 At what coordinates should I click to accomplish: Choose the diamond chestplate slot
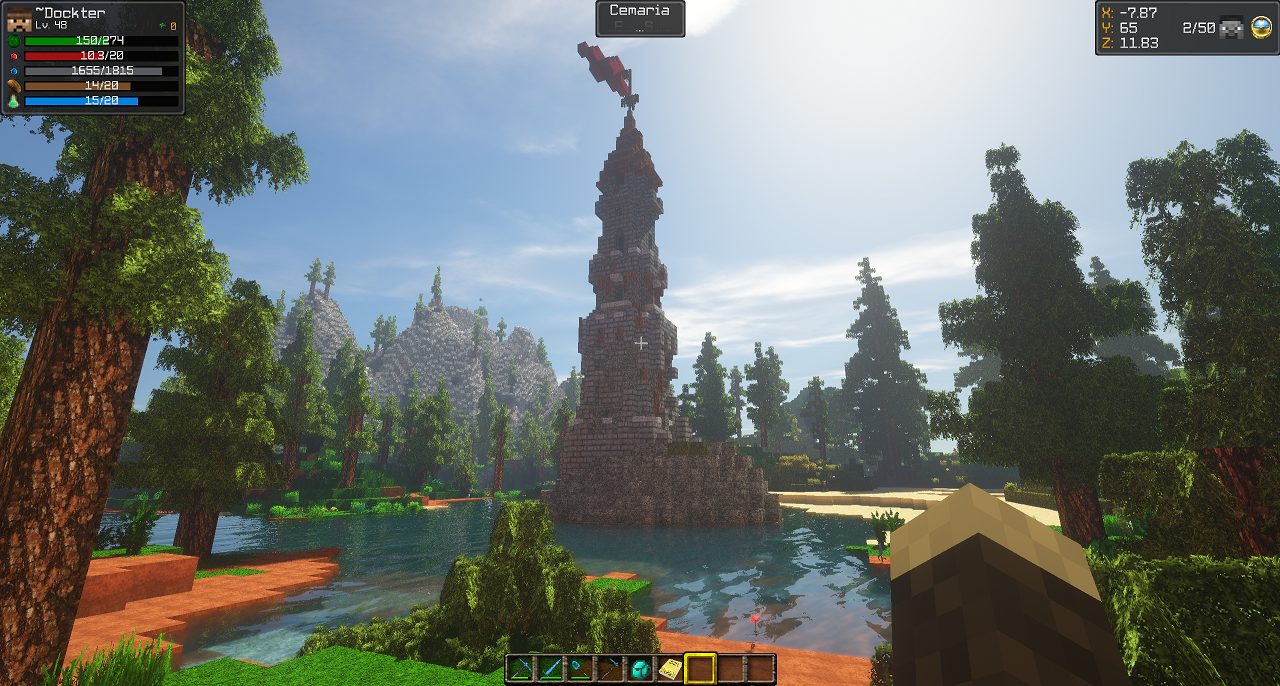click(x=640, y=668)
